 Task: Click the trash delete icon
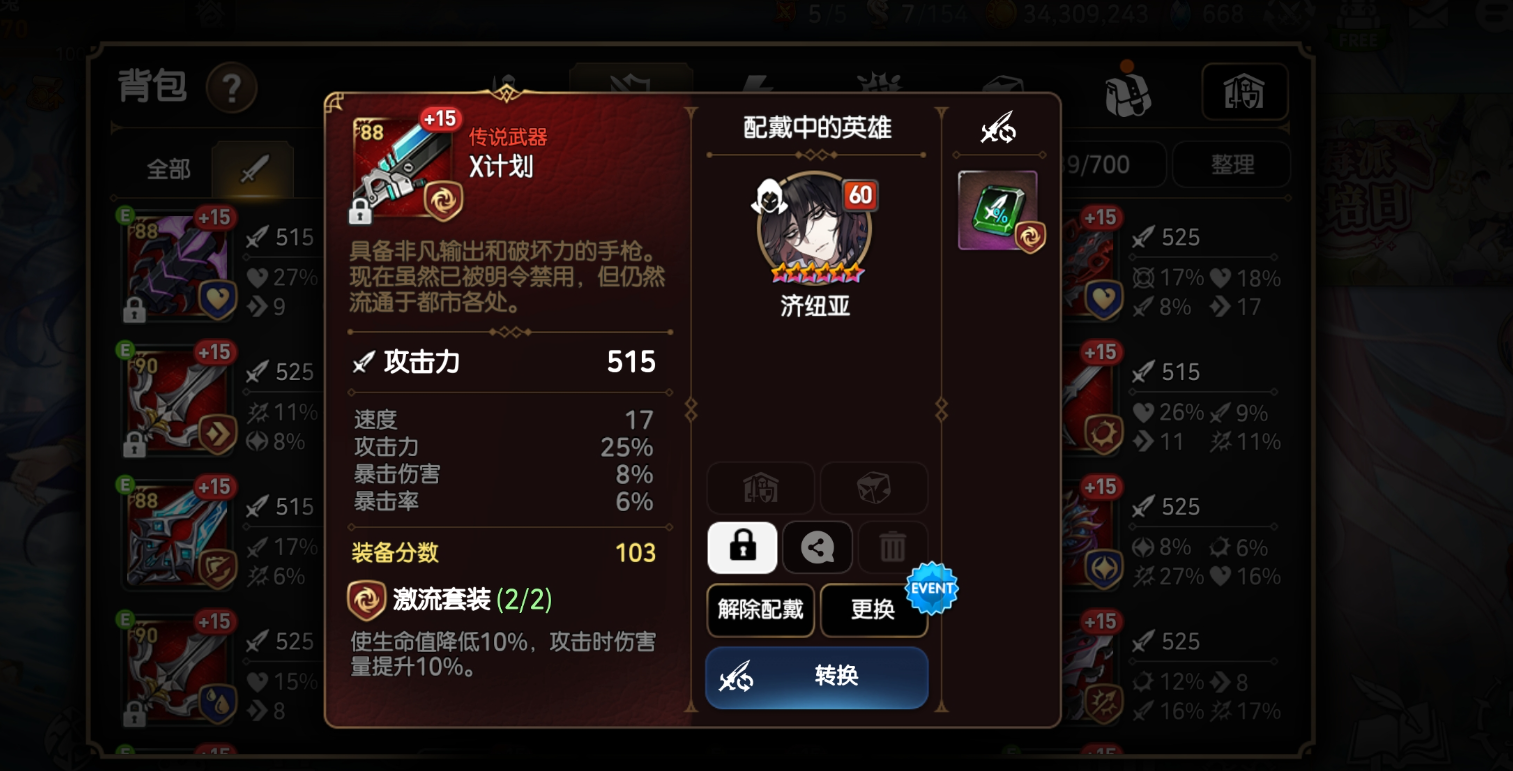(892, 547)
